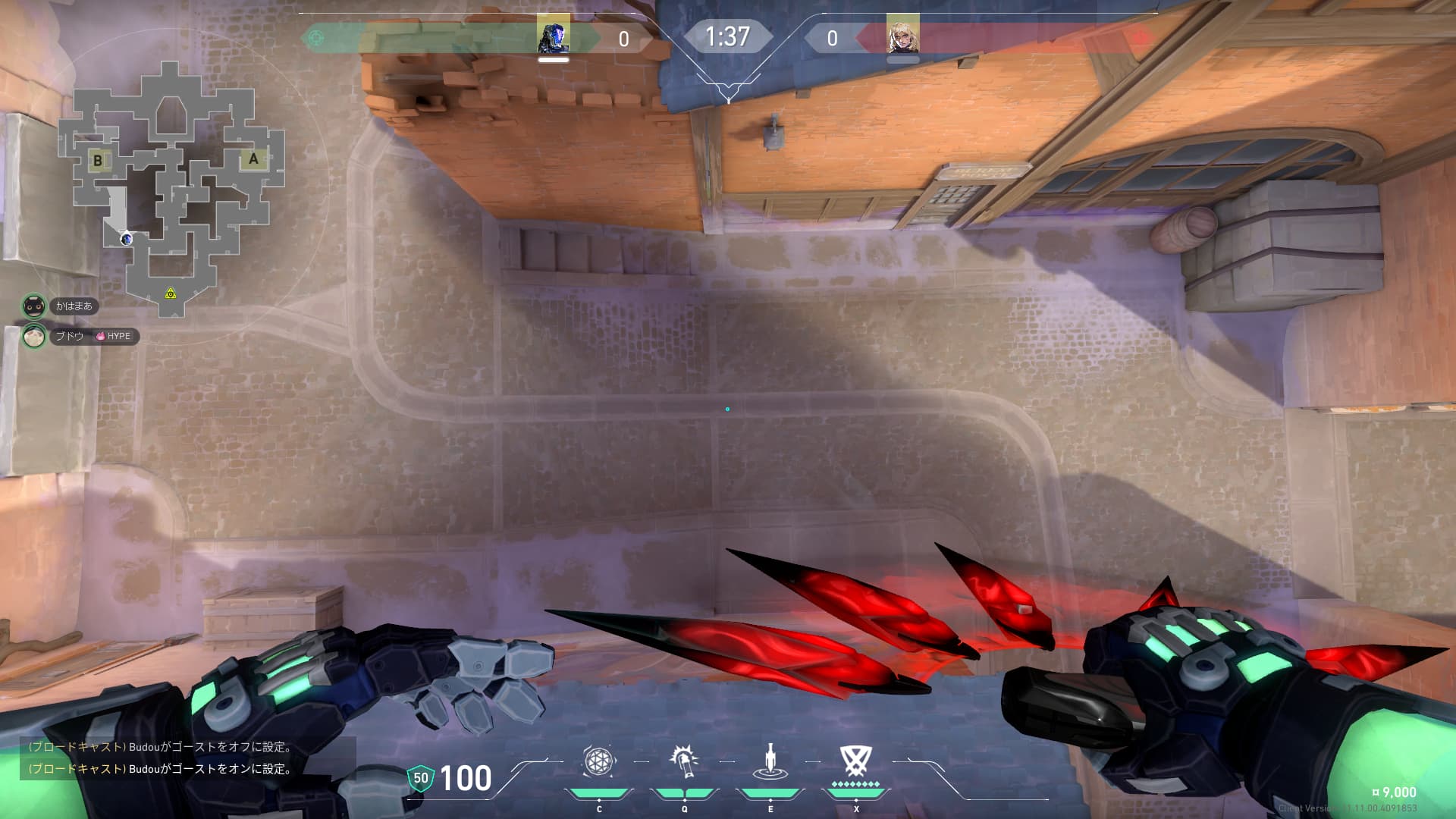Trigger the crossed-blades ultimate ability icon
The image size is (1456, 819).
click(x=855, y=761)
